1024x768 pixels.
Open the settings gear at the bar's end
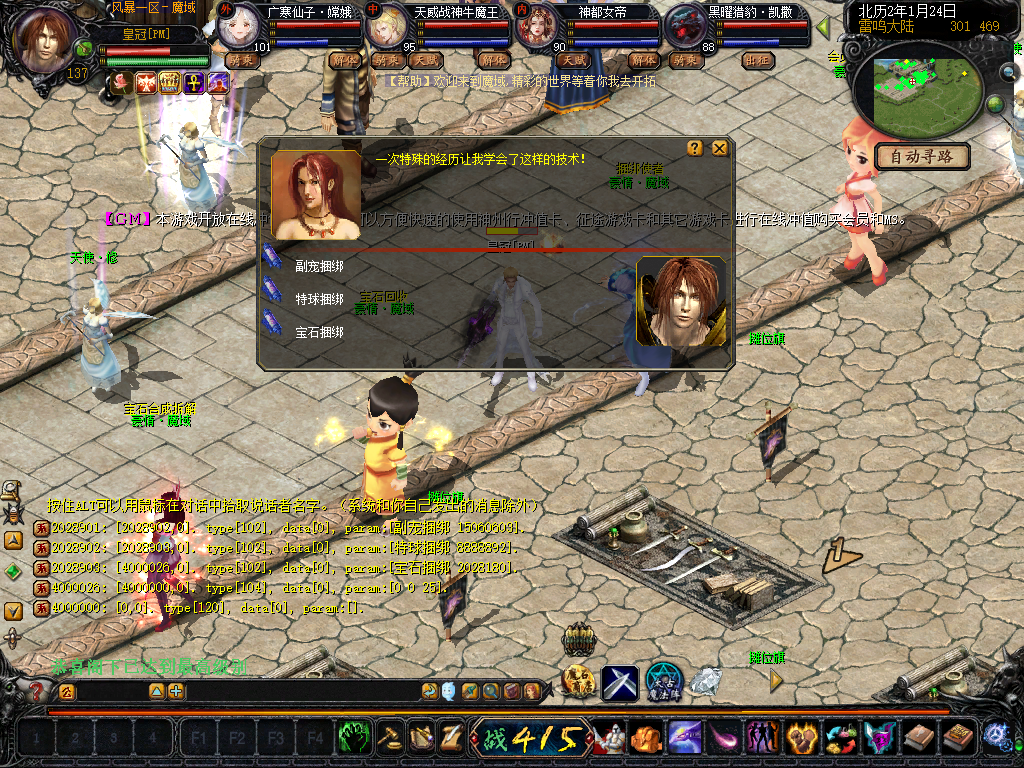(x=996, y=737)
